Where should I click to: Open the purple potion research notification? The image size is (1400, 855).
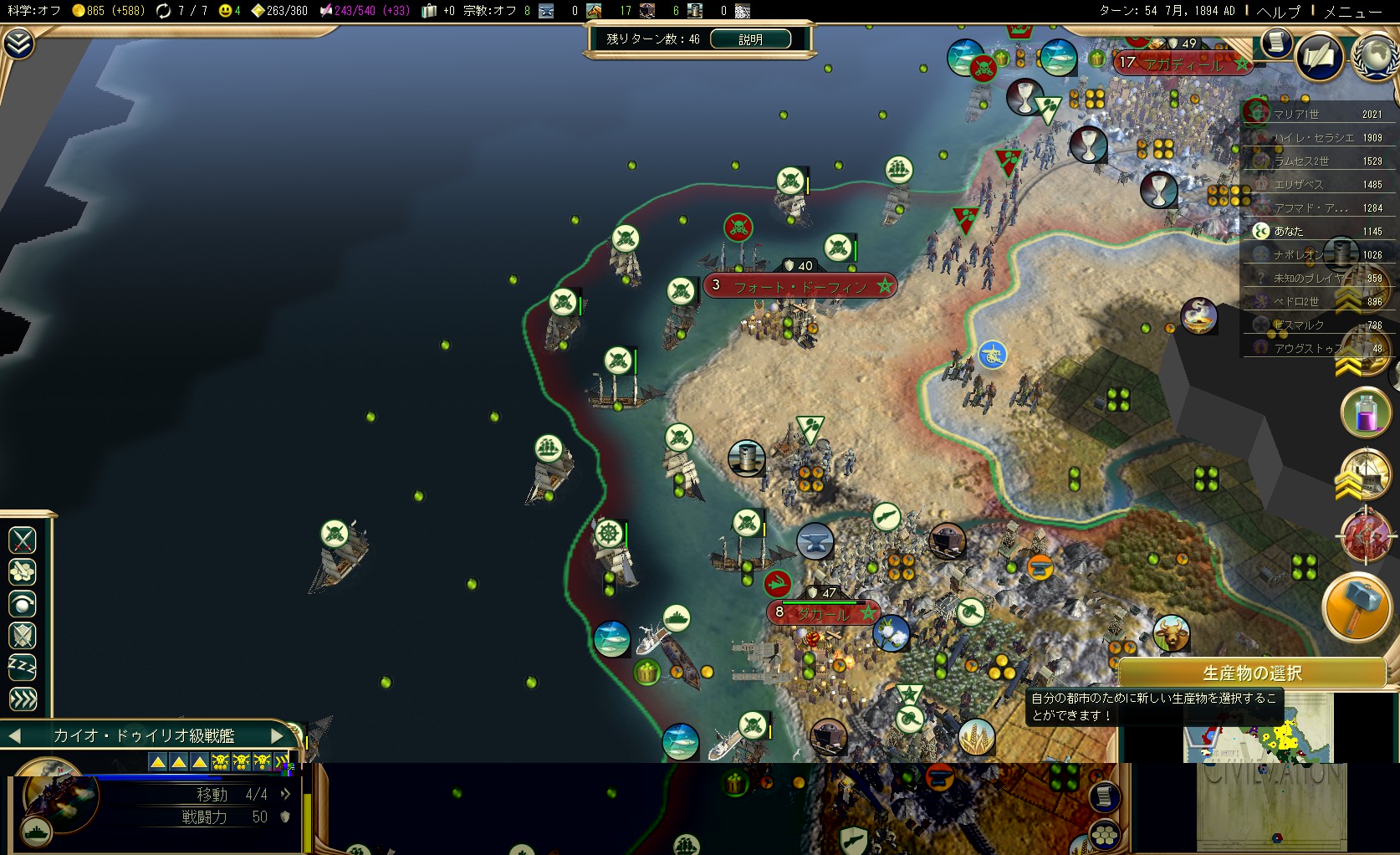click(1366, 412)
